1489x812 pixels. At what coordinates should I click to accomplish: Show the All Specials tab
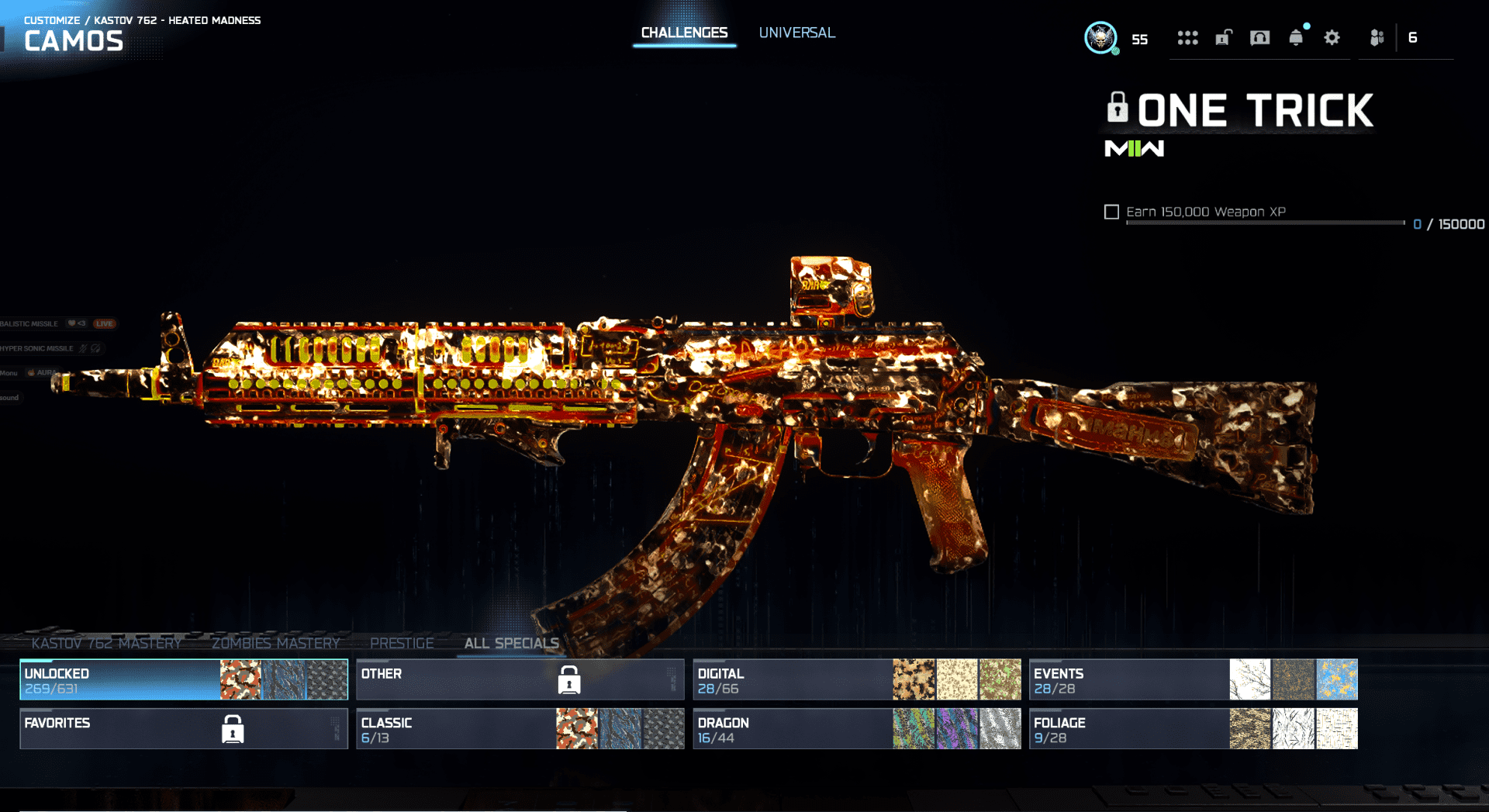pos(511,643)
